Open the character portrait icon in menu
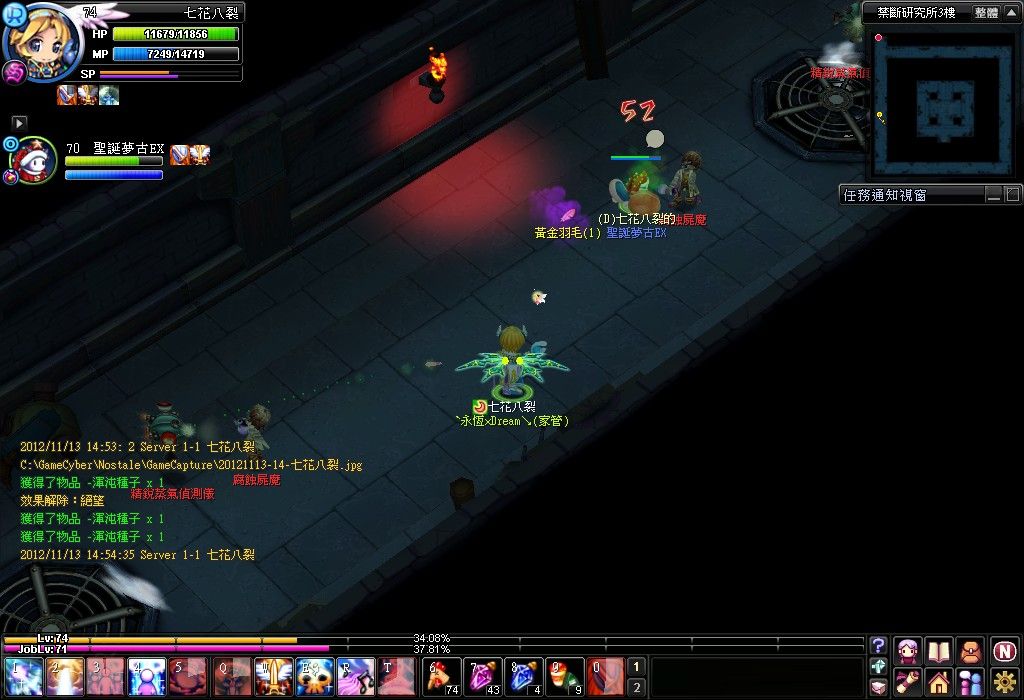 908,651
